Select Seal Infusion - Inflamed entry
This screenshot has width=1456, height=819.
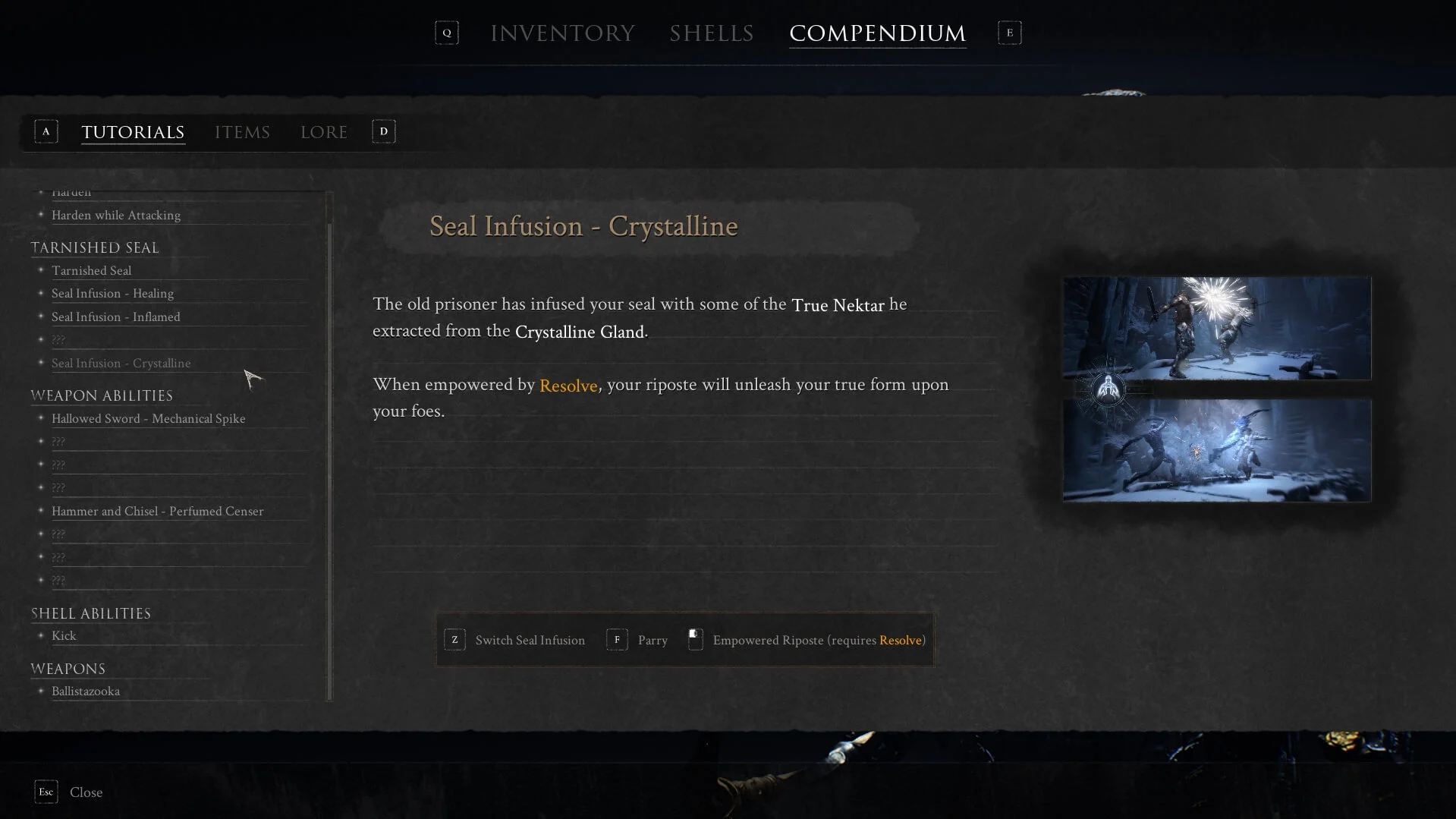pyautogui.click(x=115, y=317)
